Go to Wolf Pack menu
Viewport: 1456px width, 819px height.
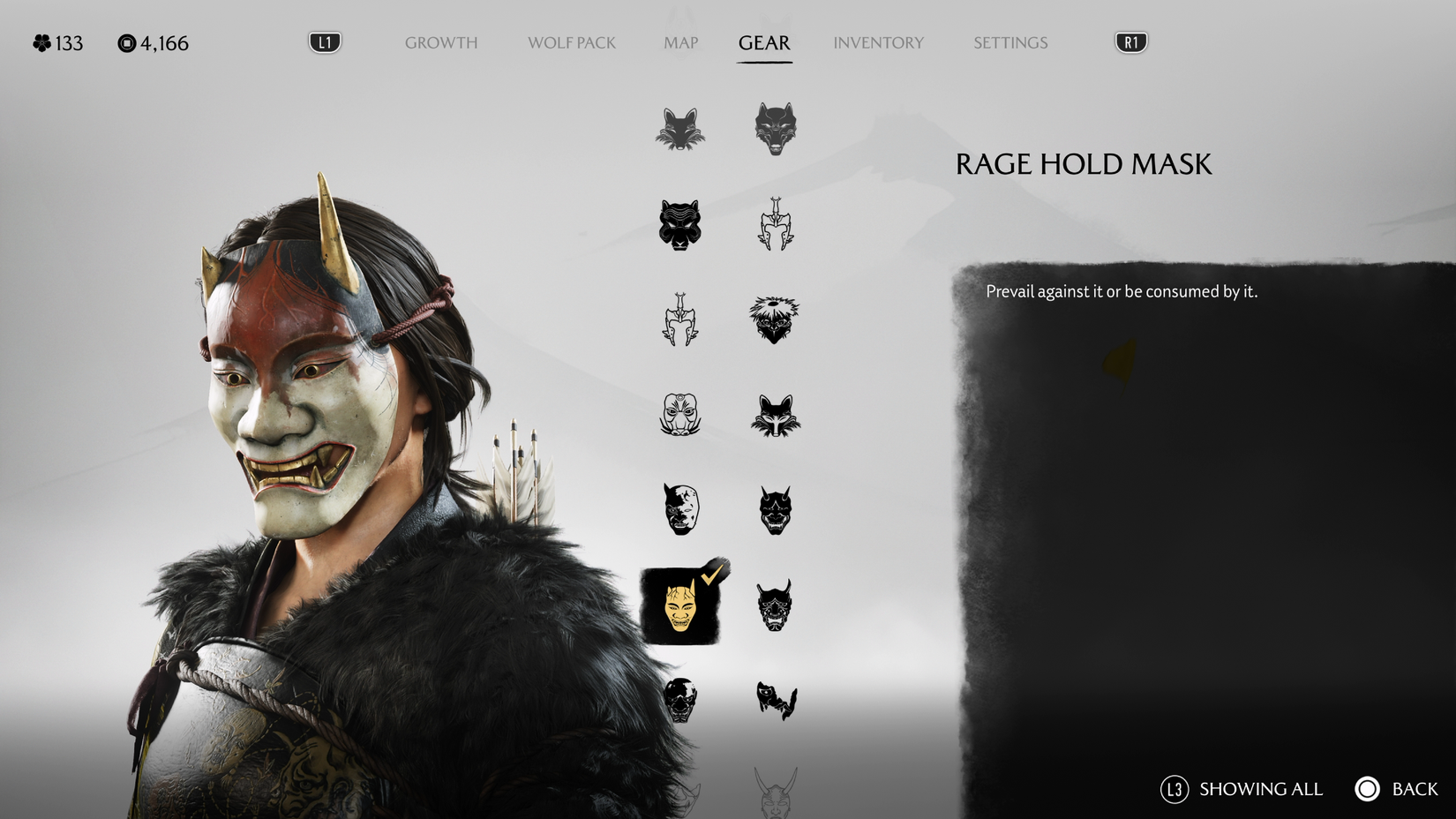click(571, 42)
